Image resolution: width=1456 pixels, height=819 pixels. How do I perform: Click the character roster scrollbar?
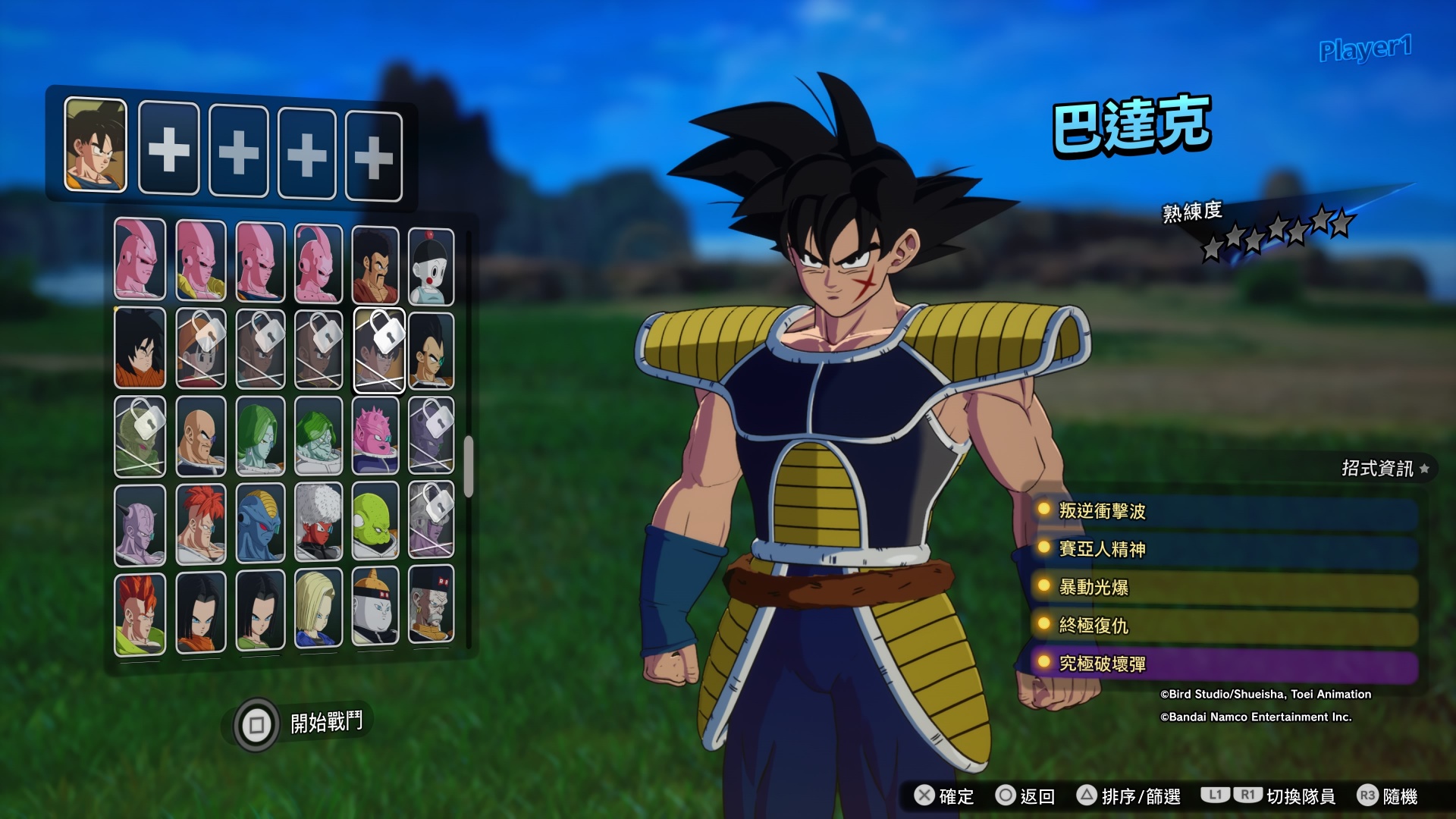click(x=469, y=466)
